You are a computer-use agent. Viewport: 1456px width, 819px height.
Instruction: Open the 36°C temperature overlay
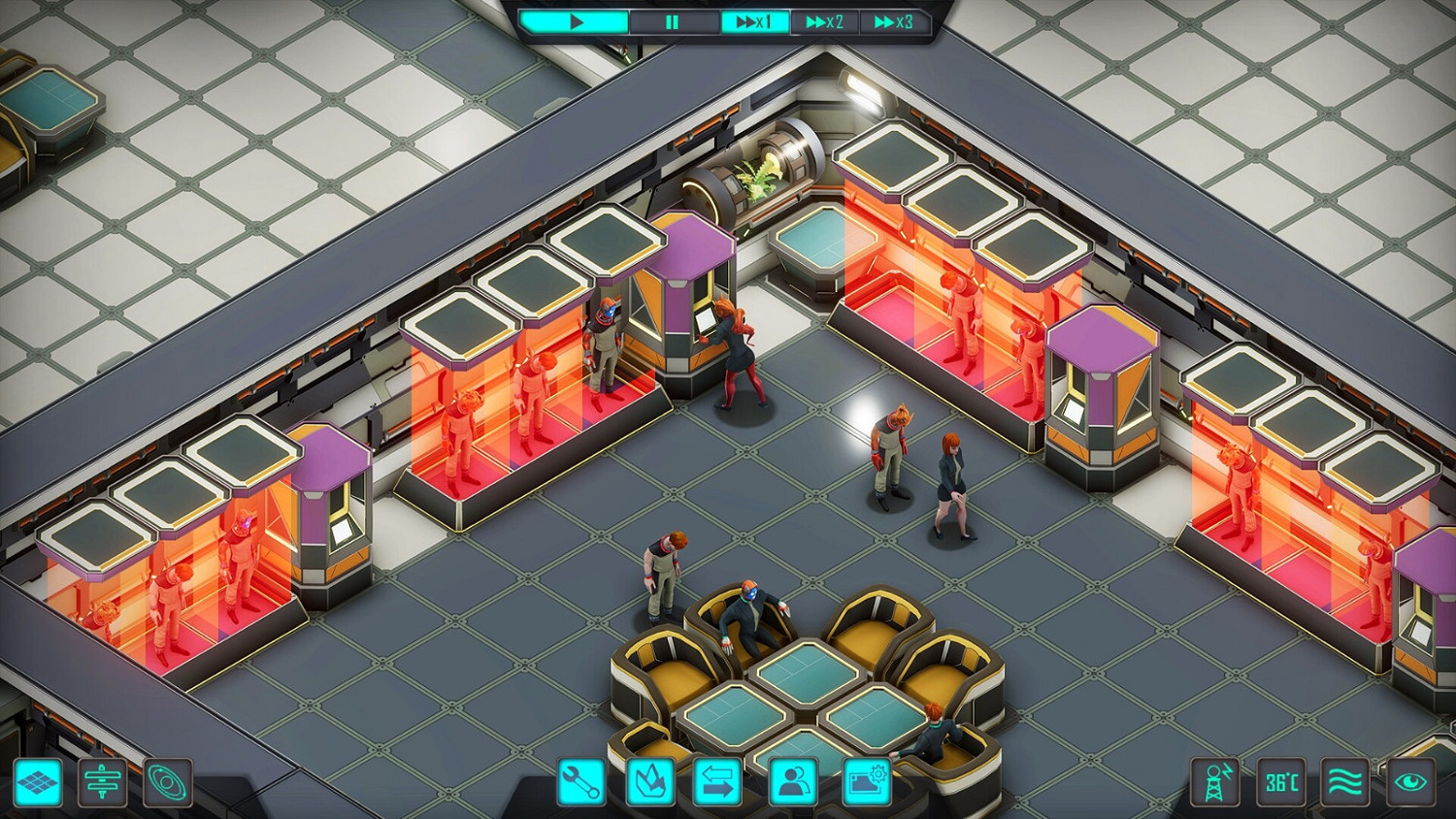[1280, 782]
